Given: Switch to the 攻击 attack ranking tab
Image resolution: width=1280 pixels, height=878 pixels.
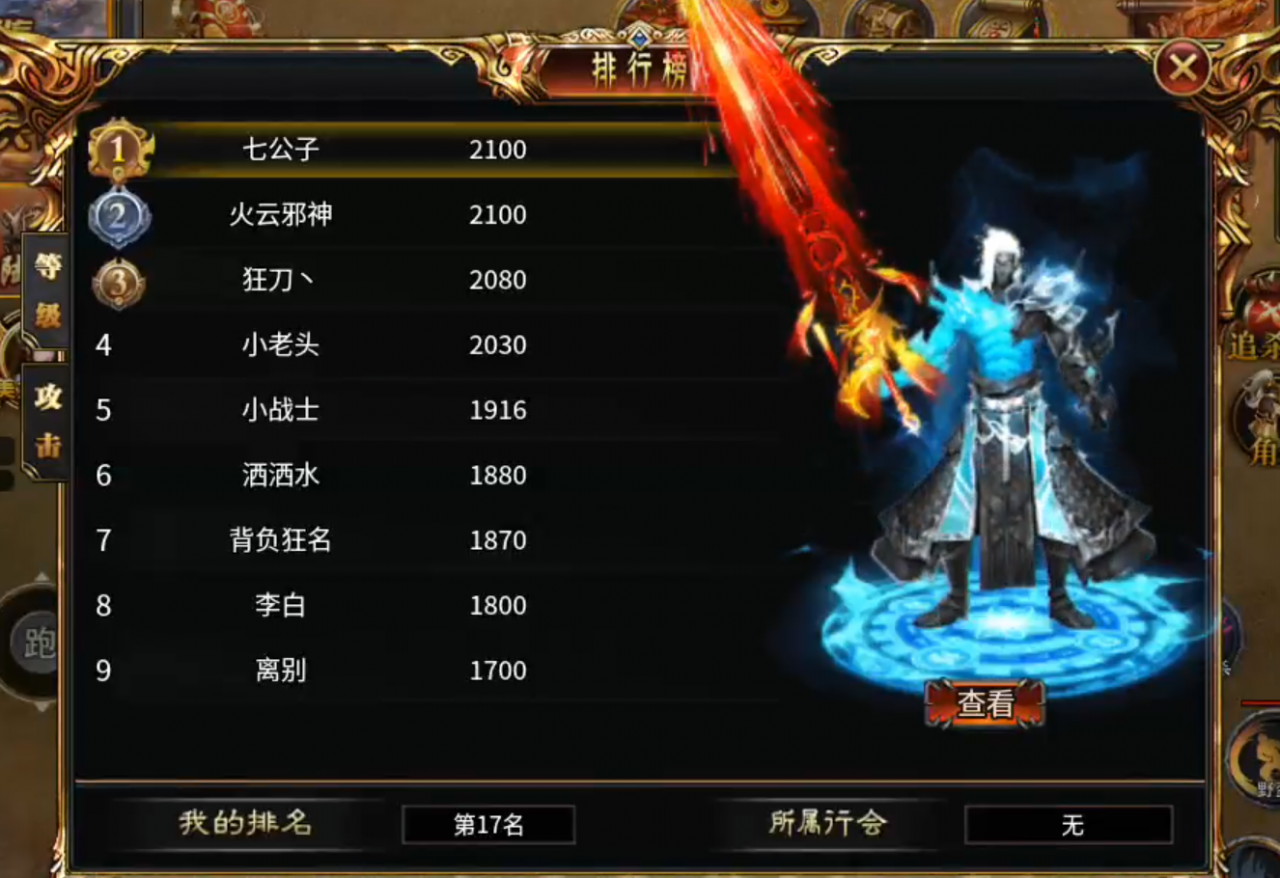Looking at the screenshot, I should click(47, 420).
